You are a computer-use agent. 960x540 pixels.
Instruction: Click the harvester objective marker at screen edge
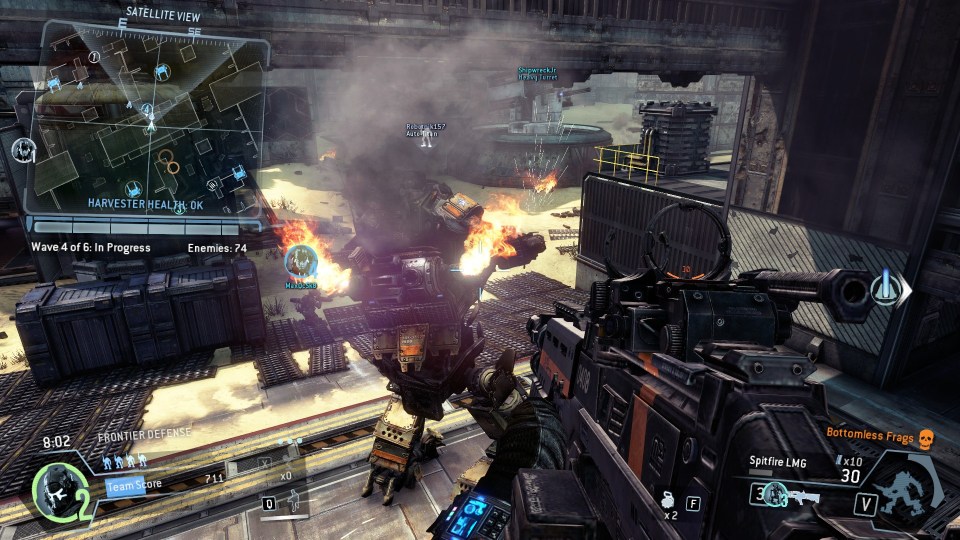pos(889,289)
